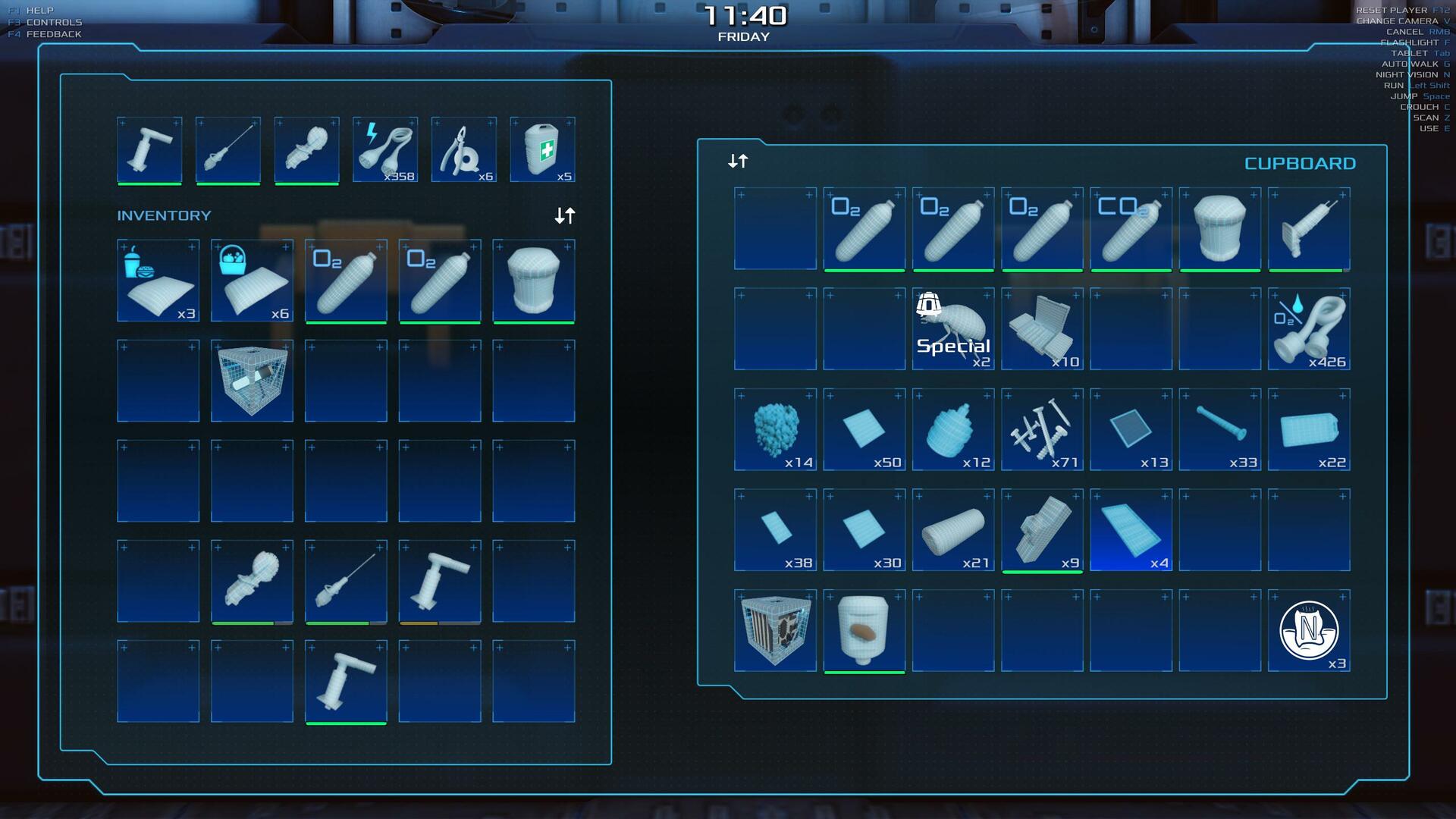The height and width of the screenshot is (819, 1456).
Task: Pick the round N badge x3 item
Action: click(x=1309, y=630)
